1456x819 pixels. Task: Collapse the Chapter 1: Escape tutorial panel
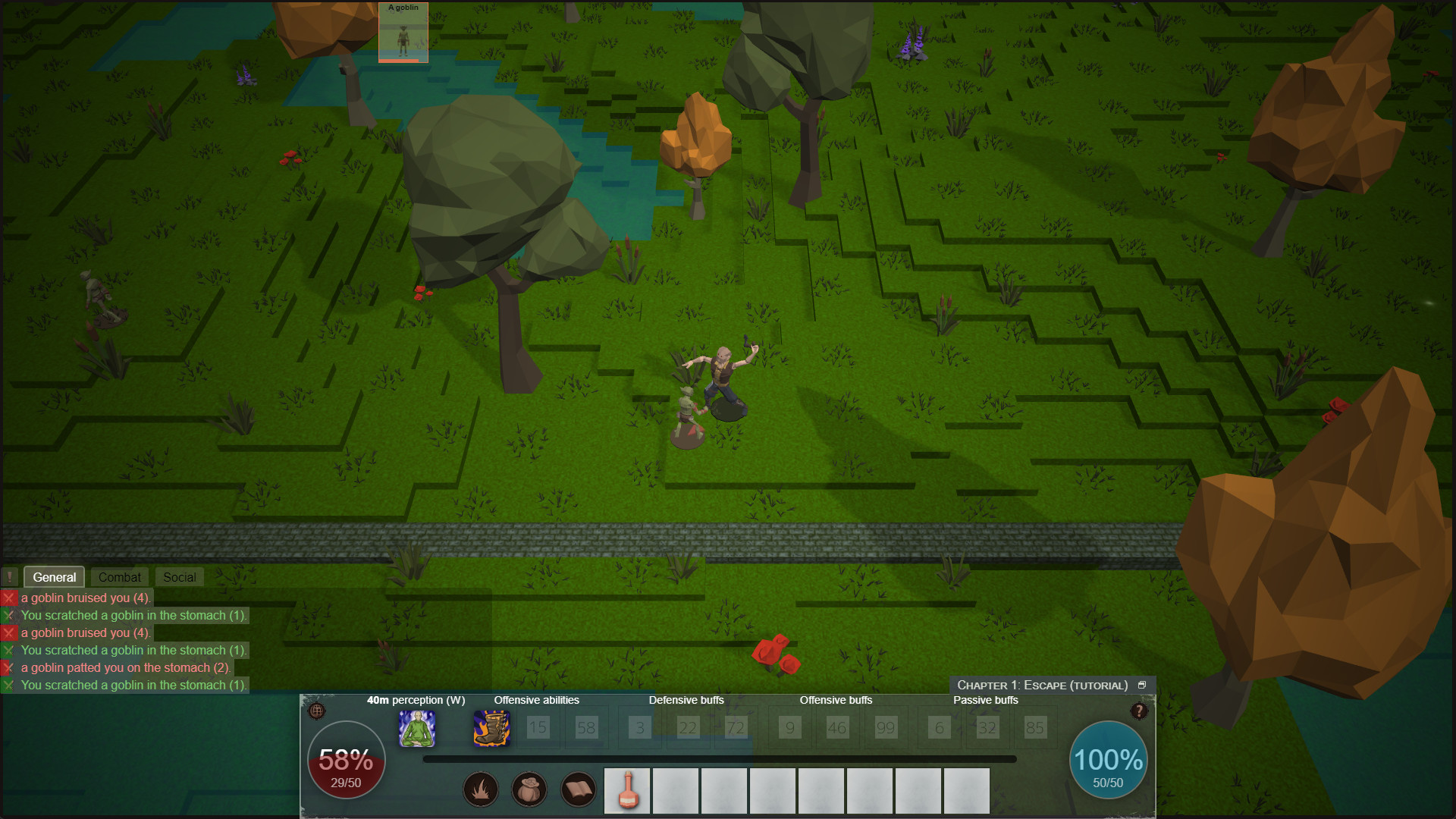pyautogui.click(x=1143, y=684)
